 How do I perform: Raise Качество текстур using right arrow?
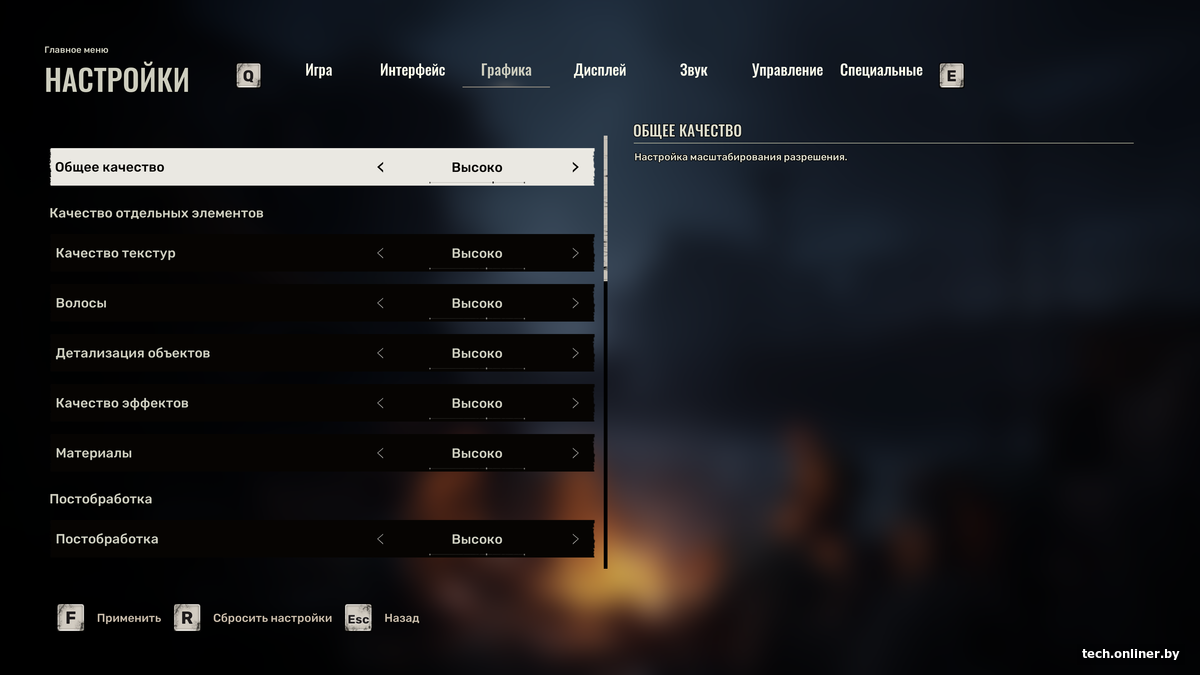(x=575, y=253)
